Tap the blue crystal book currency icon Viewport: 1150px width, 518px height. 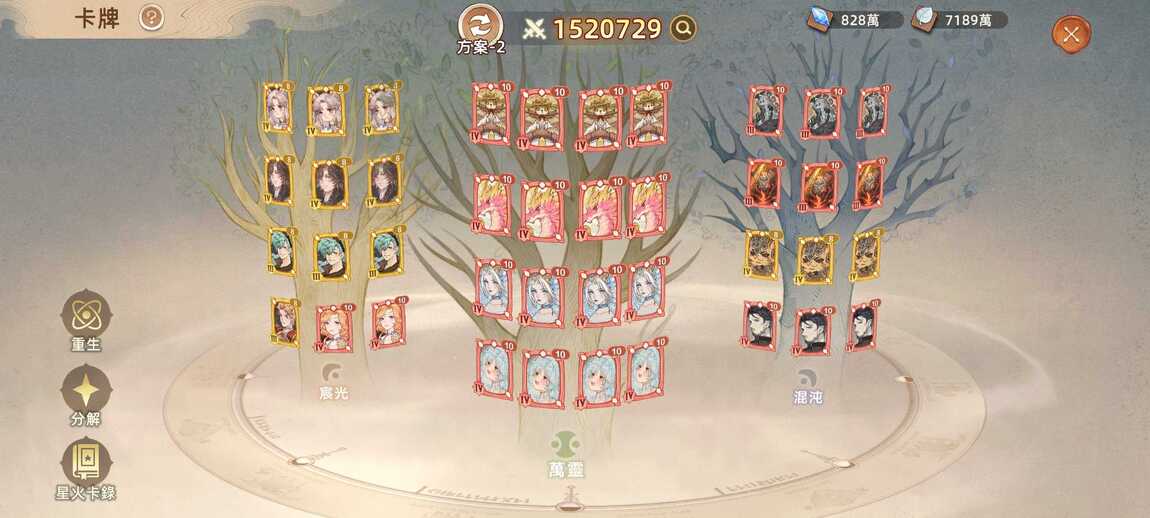tap(822, 19)
